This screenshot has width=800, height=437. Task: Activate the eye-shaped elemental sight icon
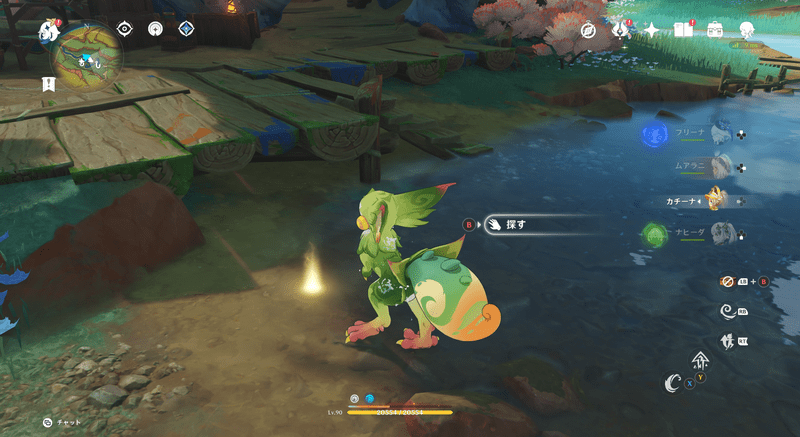[x=125, y=29]
